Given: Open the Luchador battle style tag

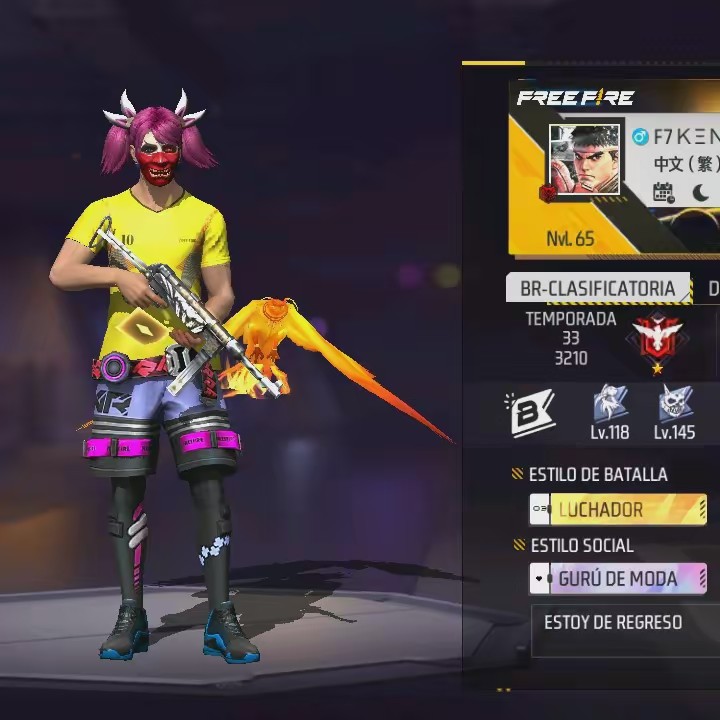Looking at the screenshot, I should point(617,509).
